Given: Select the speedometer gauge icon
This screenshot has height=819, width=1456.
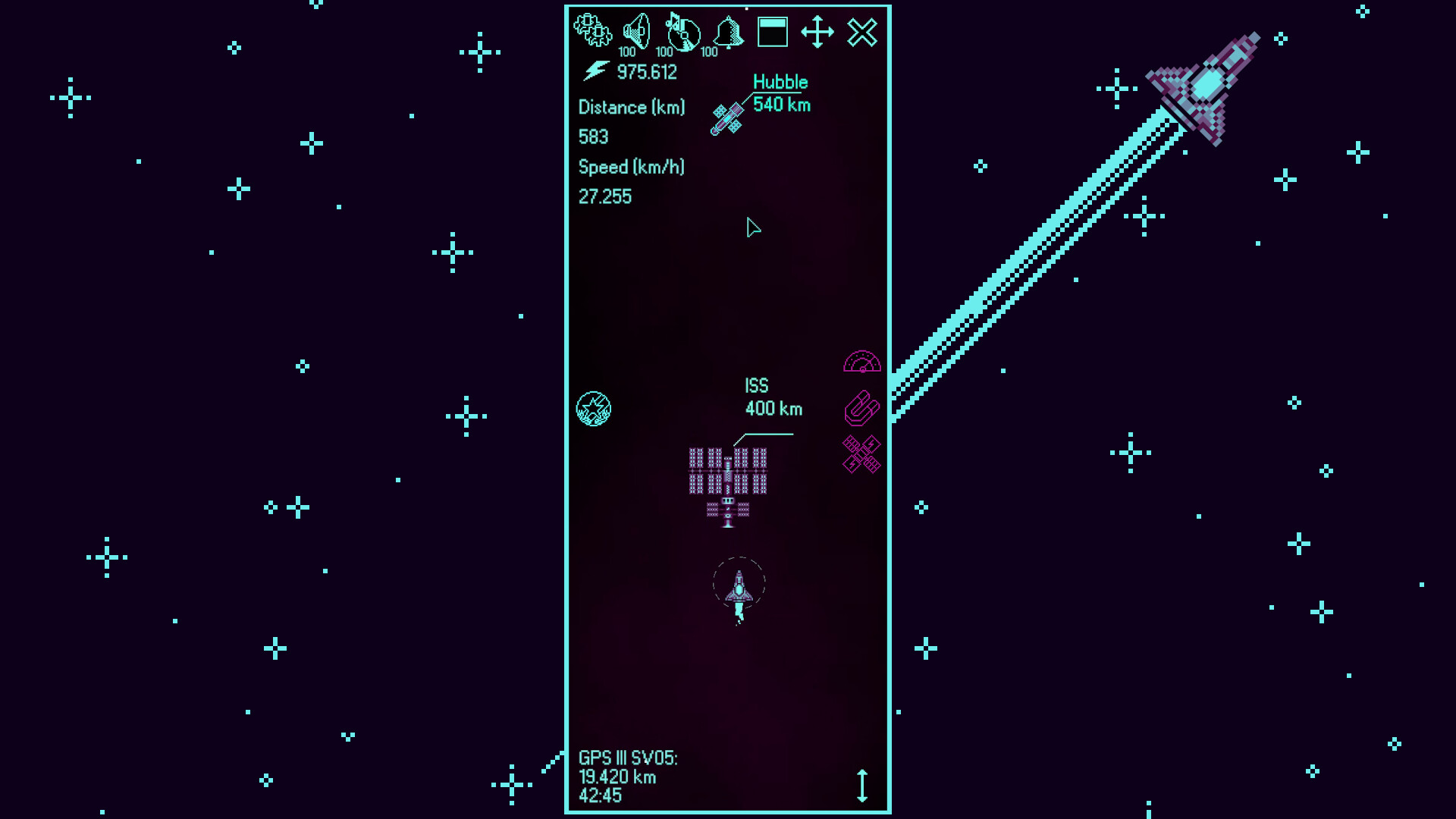Looking at the screenshot, I should click(863, 363).
